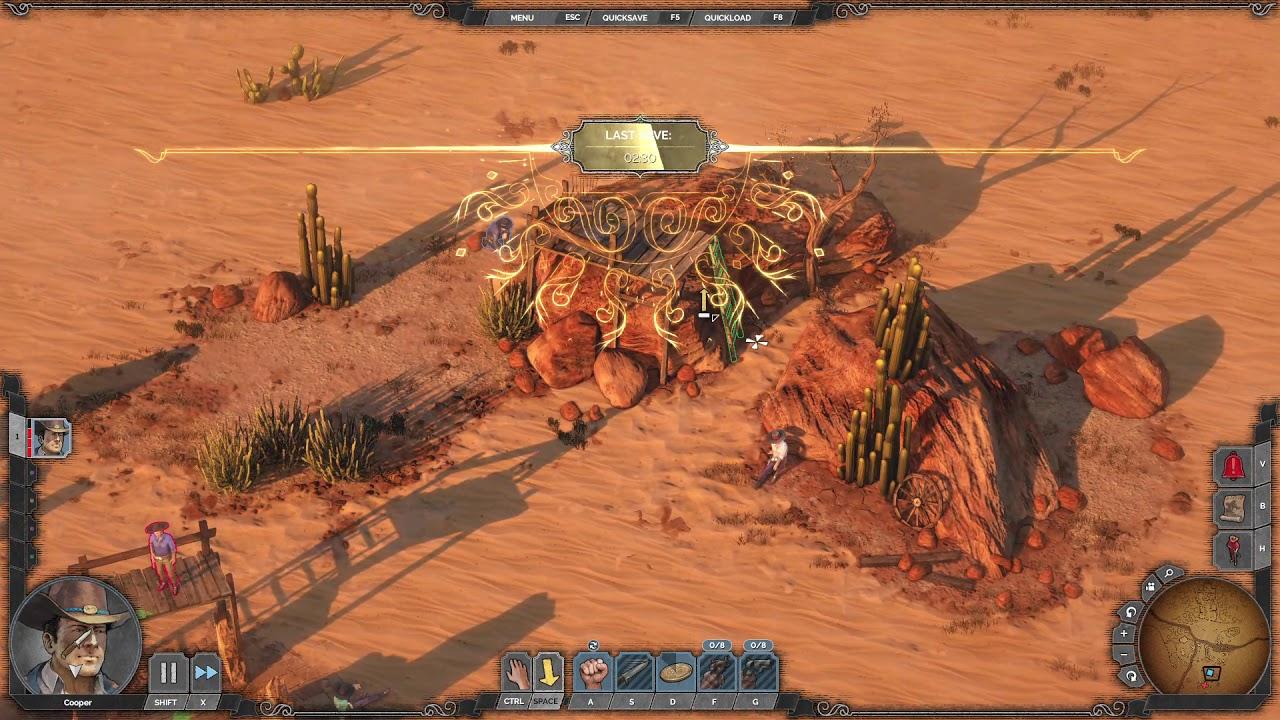Zoom out with the minimap minus button
Viewport: 1280px width, 720px height.
(x=1124, y=654)
